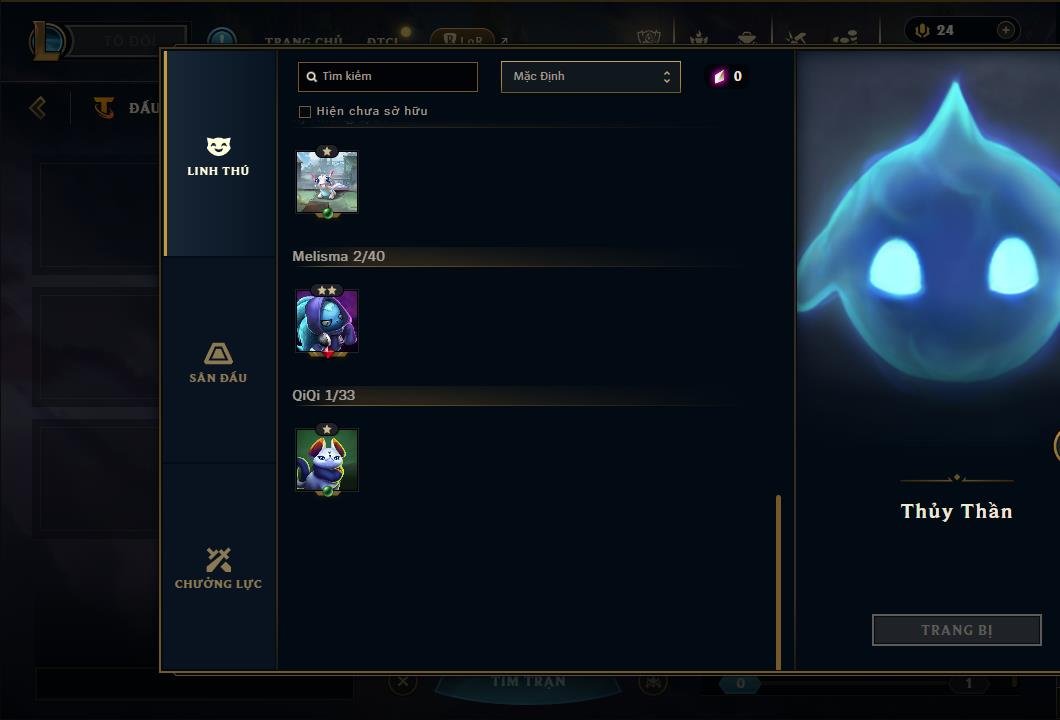Open the LoR launcher link
This screenshot has width=1060, height=720.
pos(464,40)
